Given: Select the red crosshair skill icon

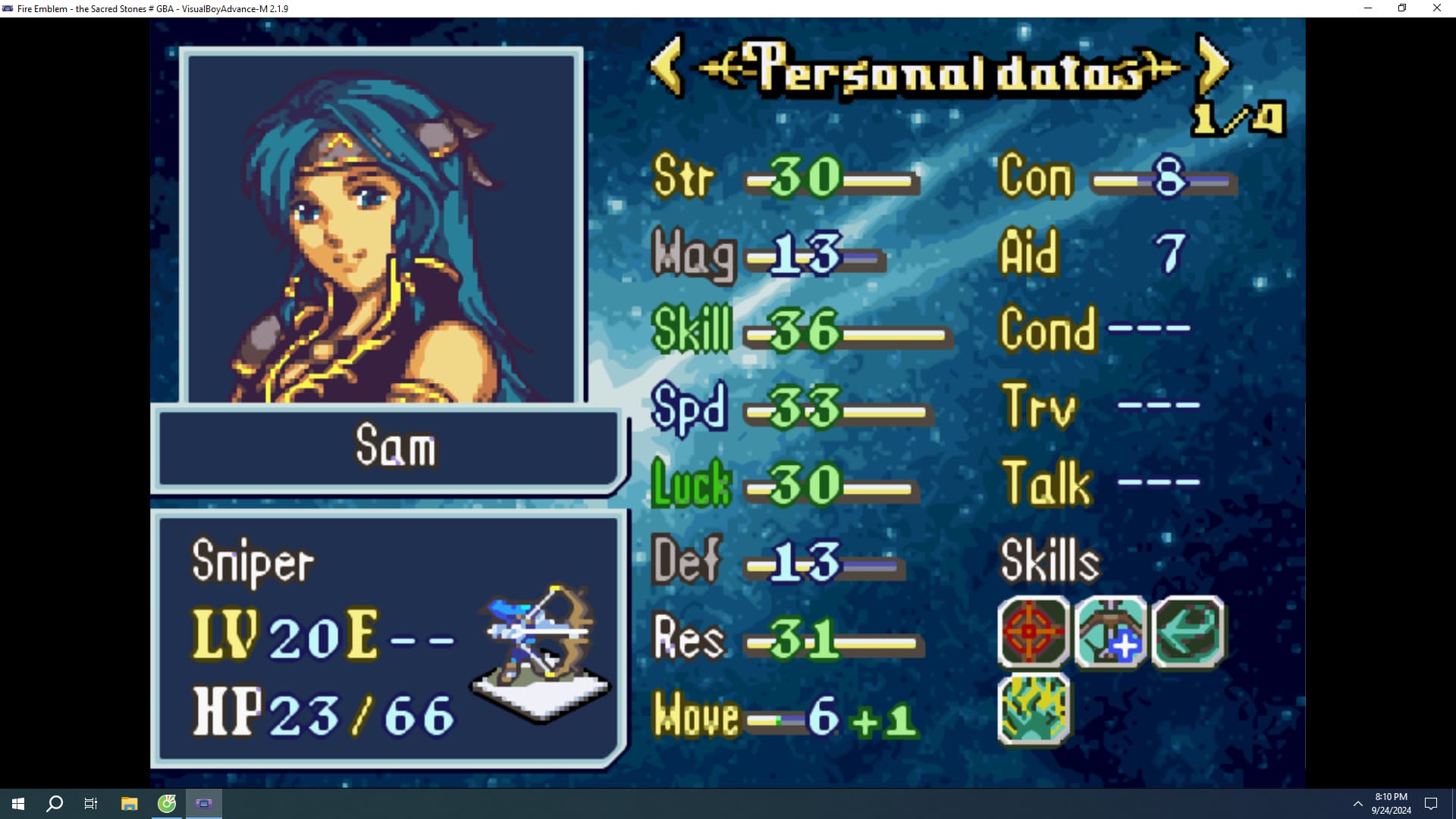Looking at the screenshot, I should (x=1032, y=632).
